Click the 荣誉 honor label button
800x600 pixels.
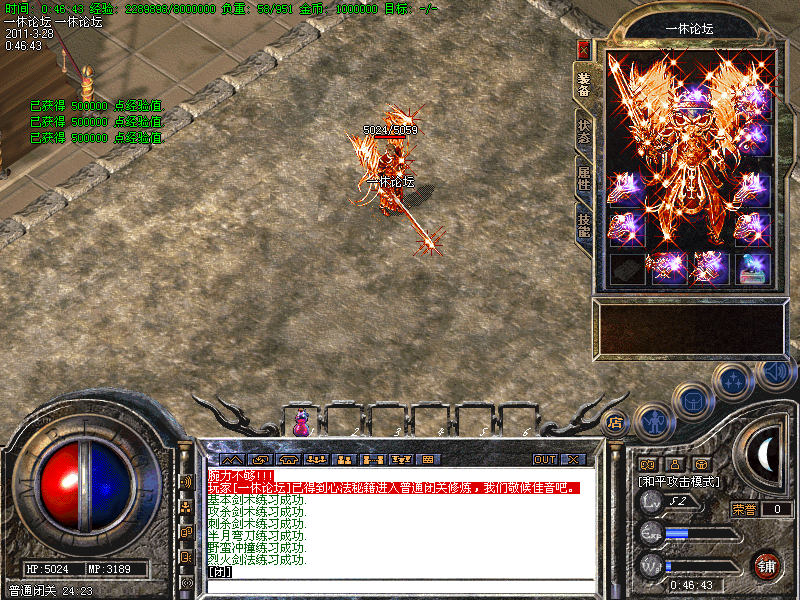pyautogui.click(x=744, y=509)
